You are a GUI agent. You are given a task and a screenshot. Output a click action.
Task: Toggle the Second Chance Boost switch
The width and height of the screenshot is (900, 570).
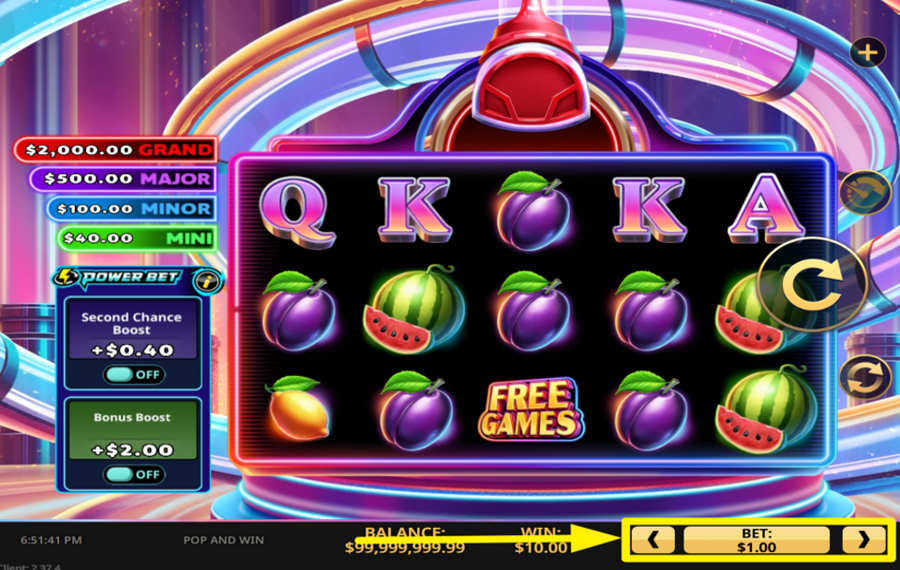pos(133,374)
